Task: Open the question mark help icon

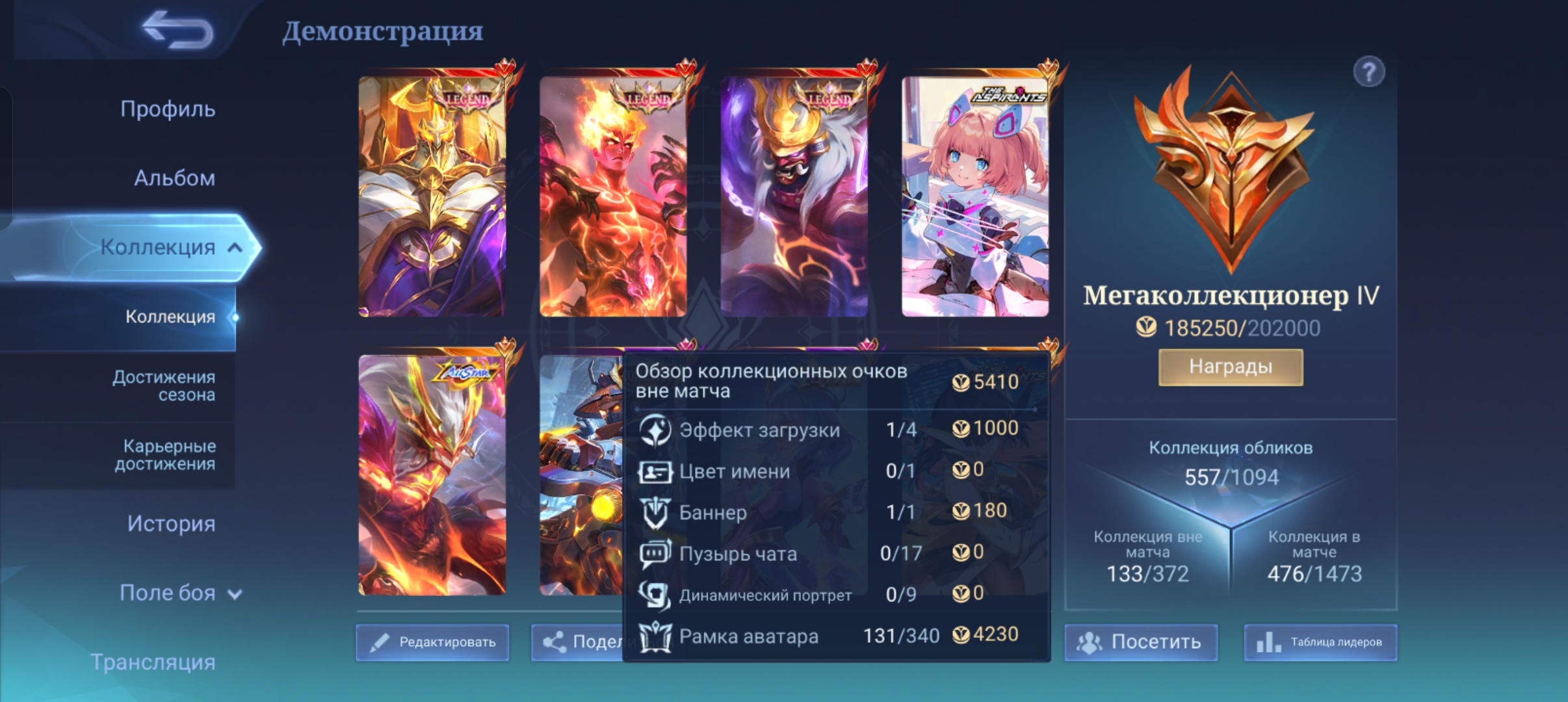Action: coord(1368,71)
